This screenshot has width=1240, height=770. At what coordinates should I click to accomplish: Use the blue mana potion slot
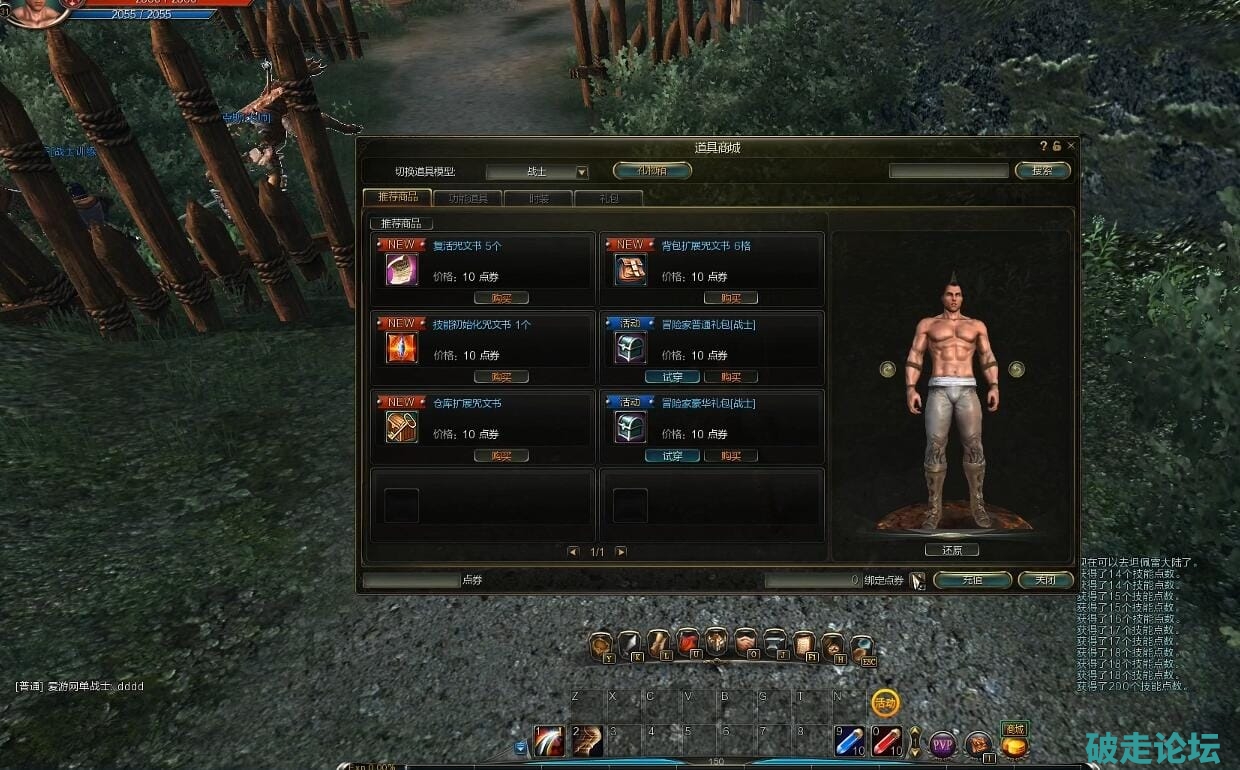(x=849, y=741)
